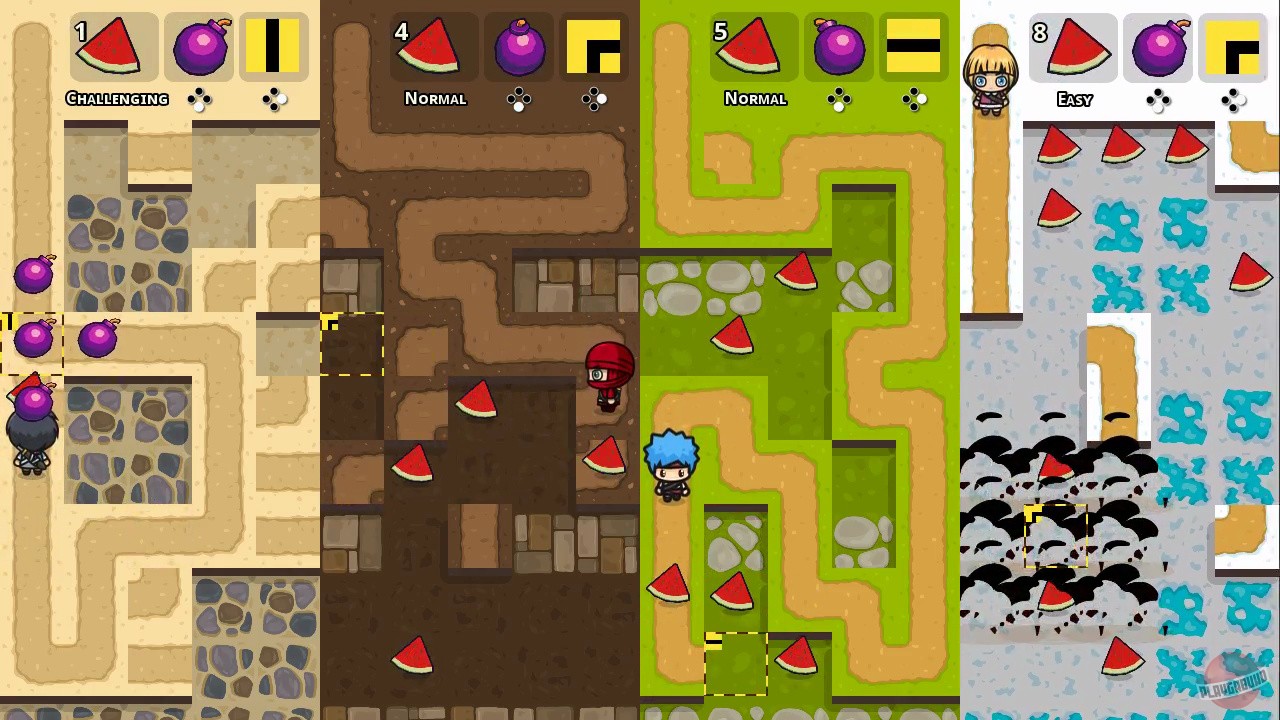1280x720 pixels.
Task: Click the yellow vertical-stripe map icon in the Challenging panel
Action: (x=274, y=45)
